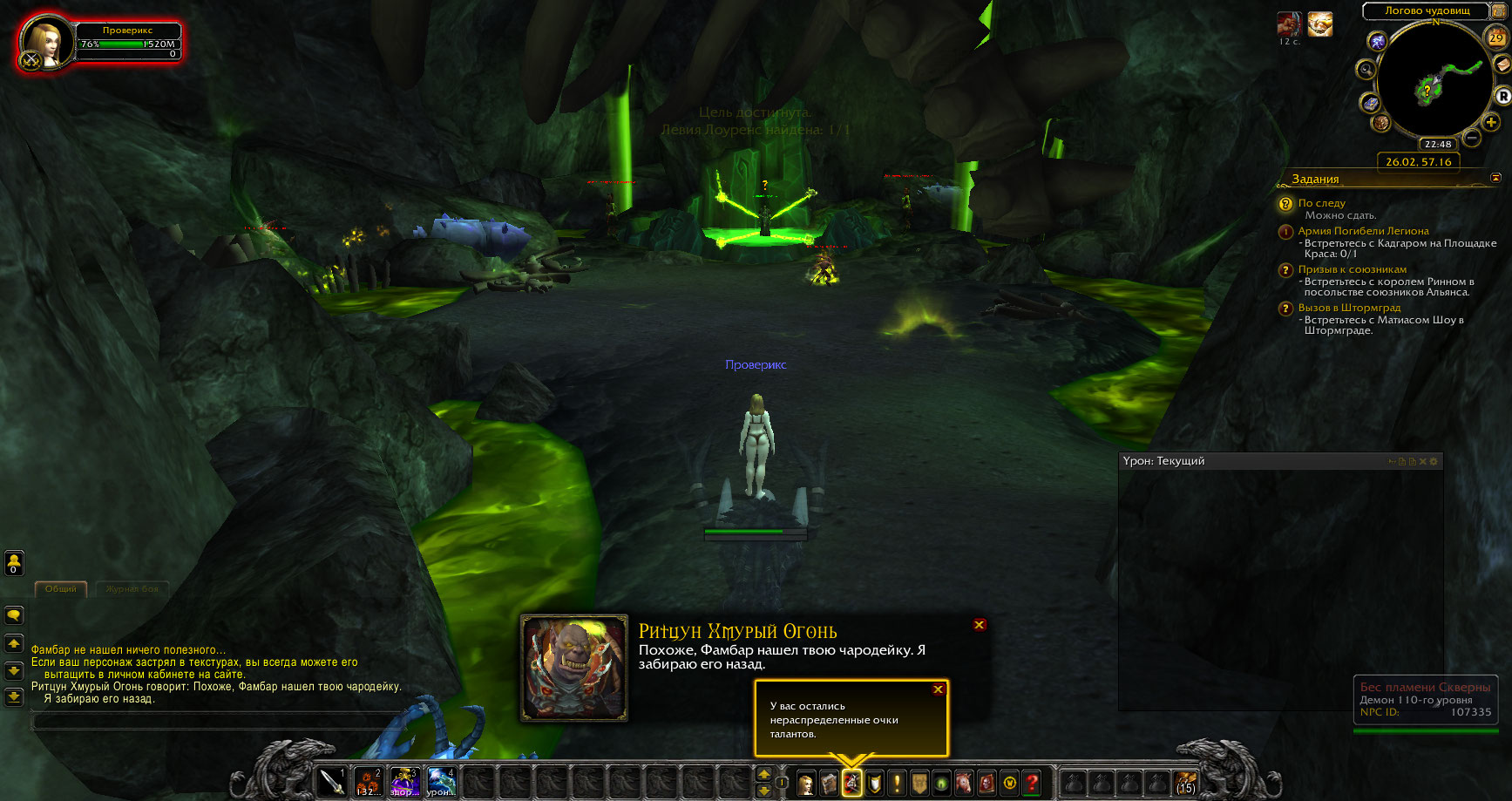
Task: Cast the blue ability in action slot 4
Action: (441, 782)
